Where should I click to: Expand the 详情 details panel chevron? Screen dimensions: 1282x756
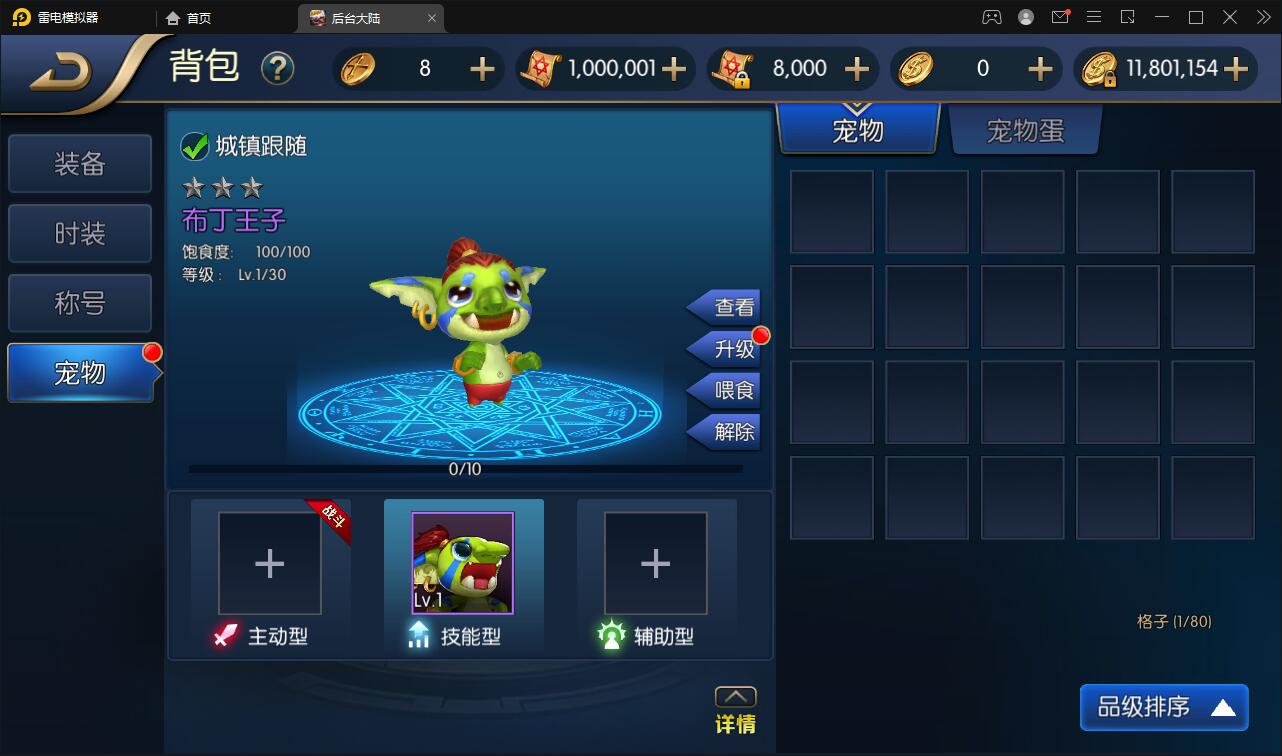735,696
